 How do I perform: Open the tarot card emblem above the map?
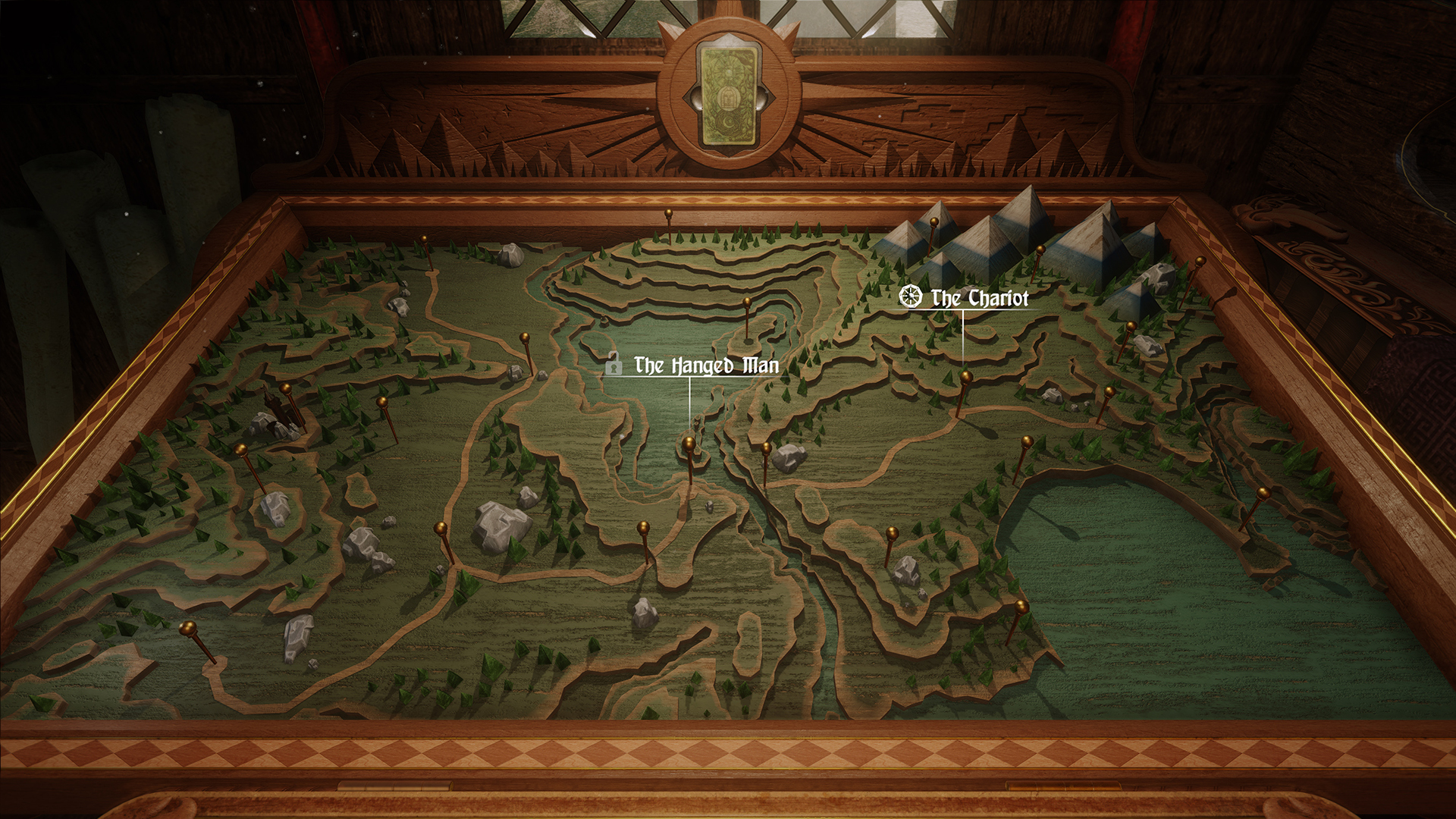click(x=728, y=96)
